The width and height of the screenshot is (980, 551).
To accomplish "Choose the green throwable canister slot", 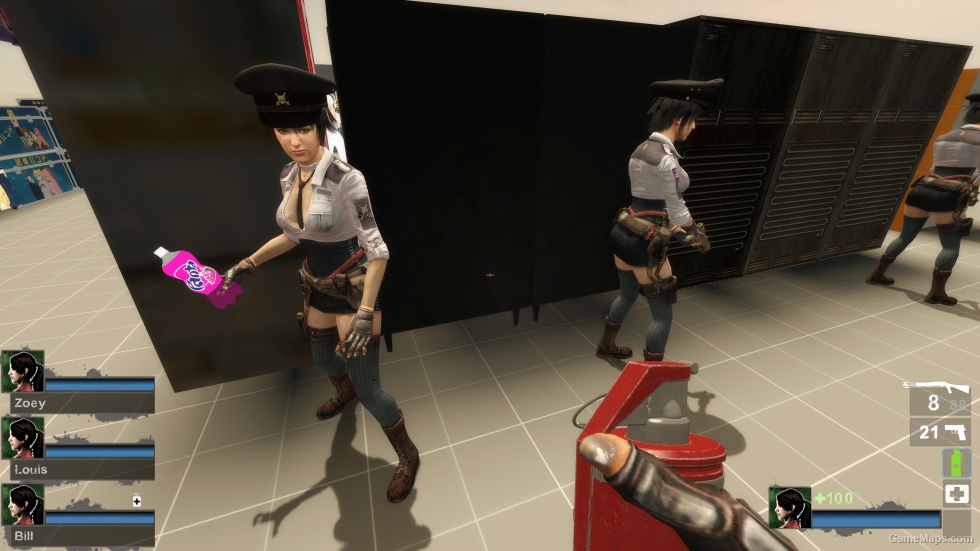I will pos(956,463).
